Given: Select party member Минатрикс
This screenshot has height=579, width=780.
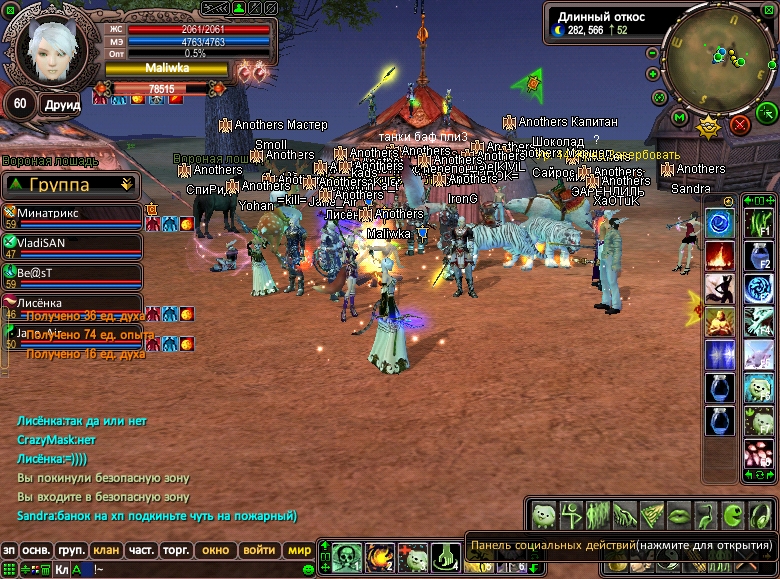Looking at the screenshot, I should pyautogui.click(x=72, y=214).
